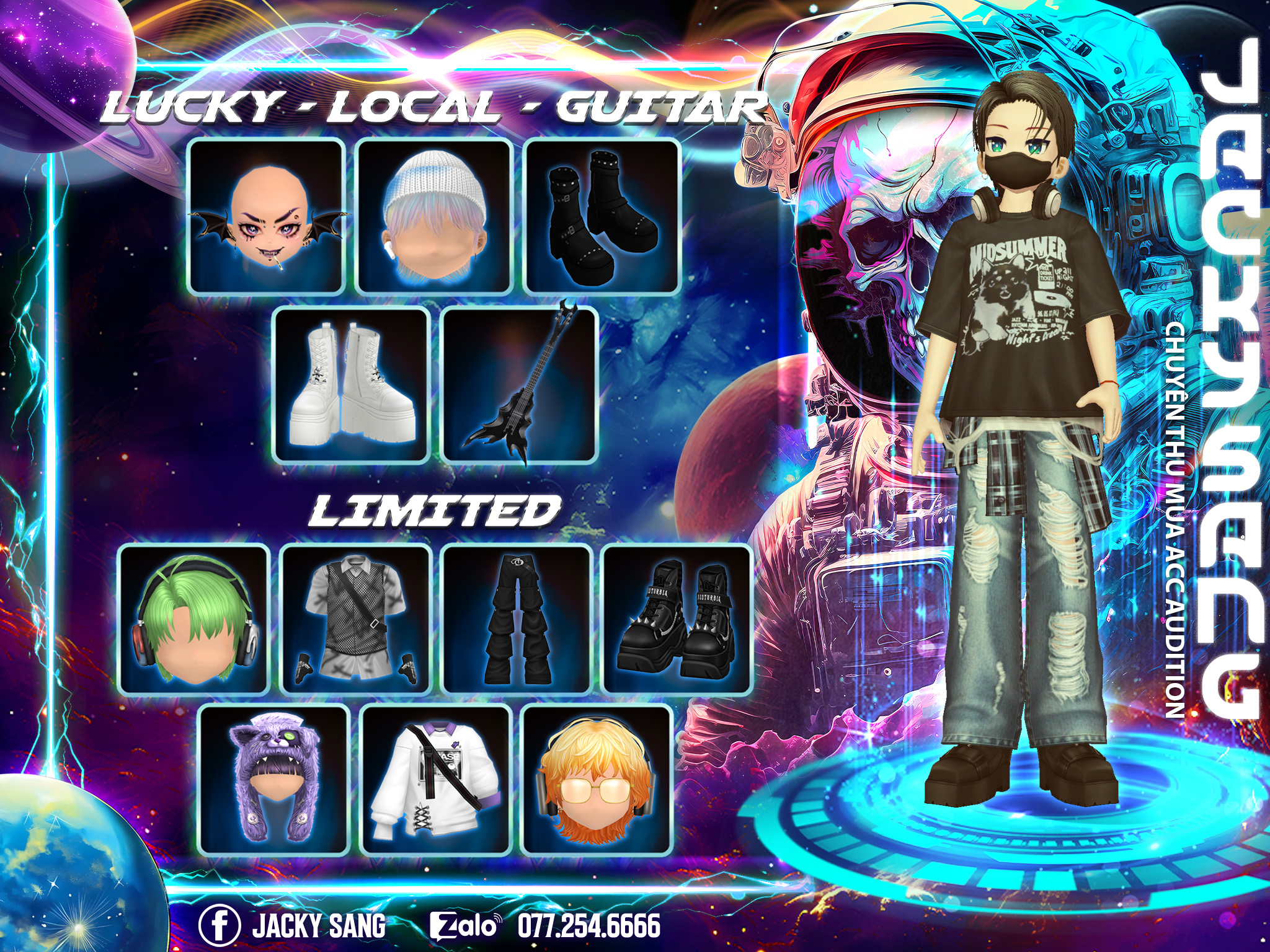This screenshot has width=1270, height=952.
Task: Select the green hair with headphones tile
Action: pos(193,619)
